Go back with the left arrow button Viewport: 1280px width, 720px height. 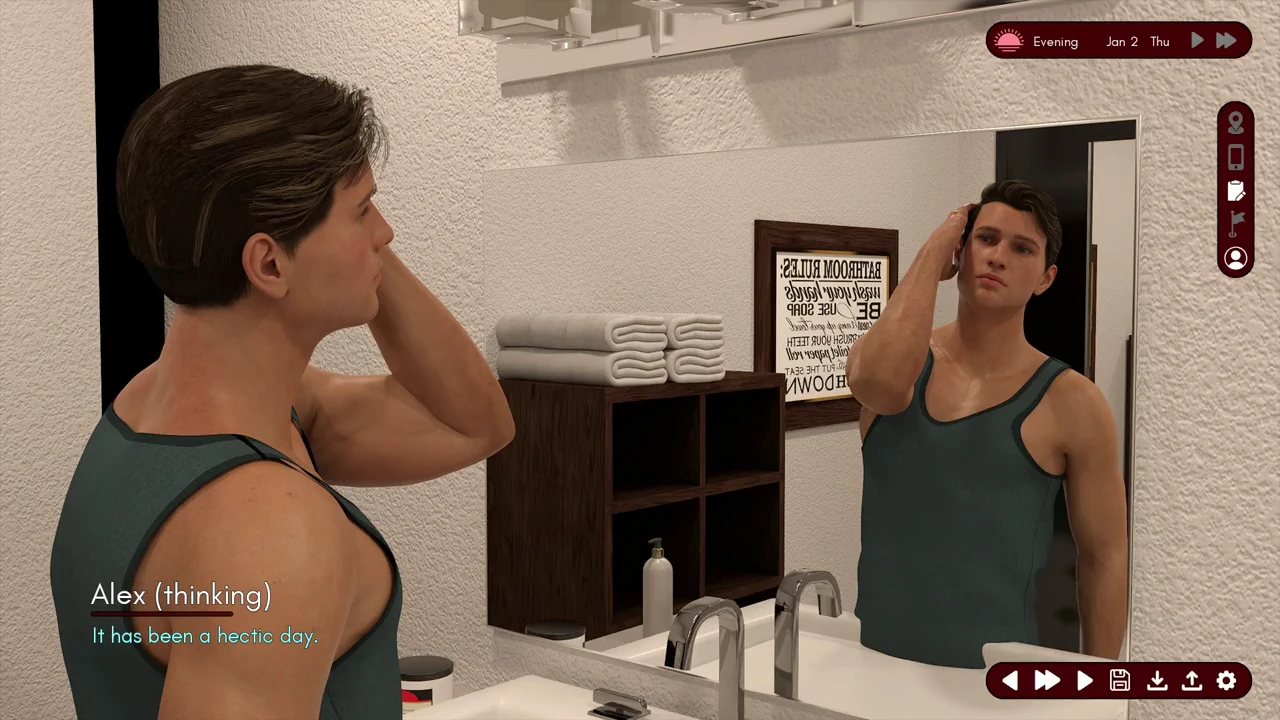[x=1010, y=681]
